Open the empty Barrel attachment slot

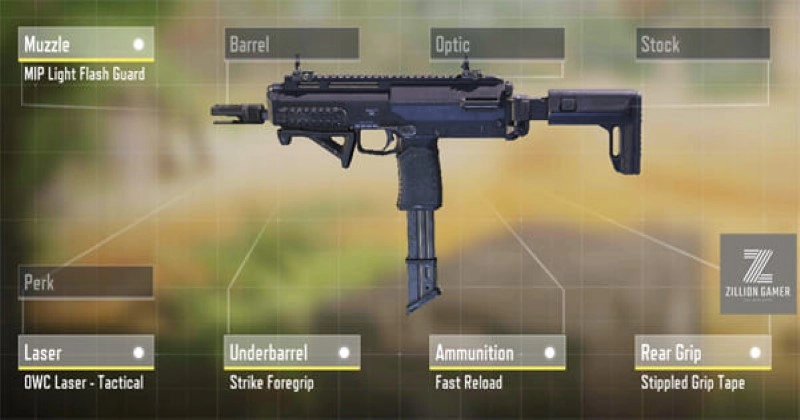point(291,44)
